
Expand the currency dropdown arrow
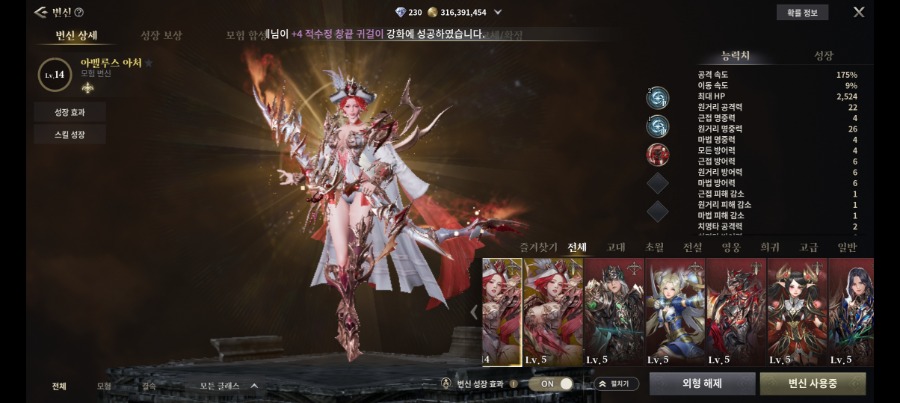(x=498, y=13)
